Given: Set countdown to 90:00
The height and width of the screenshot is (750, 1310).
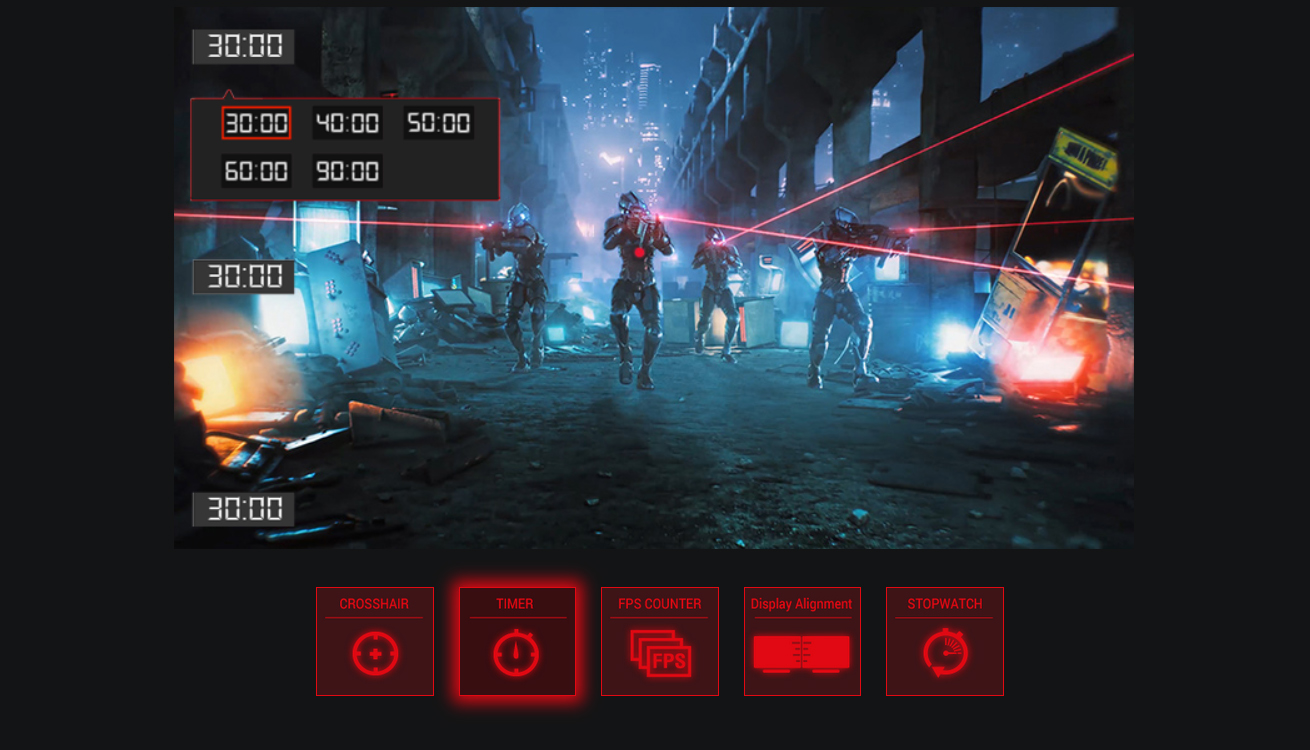Looking at the screenshot, I should click(x=346, y=170).
